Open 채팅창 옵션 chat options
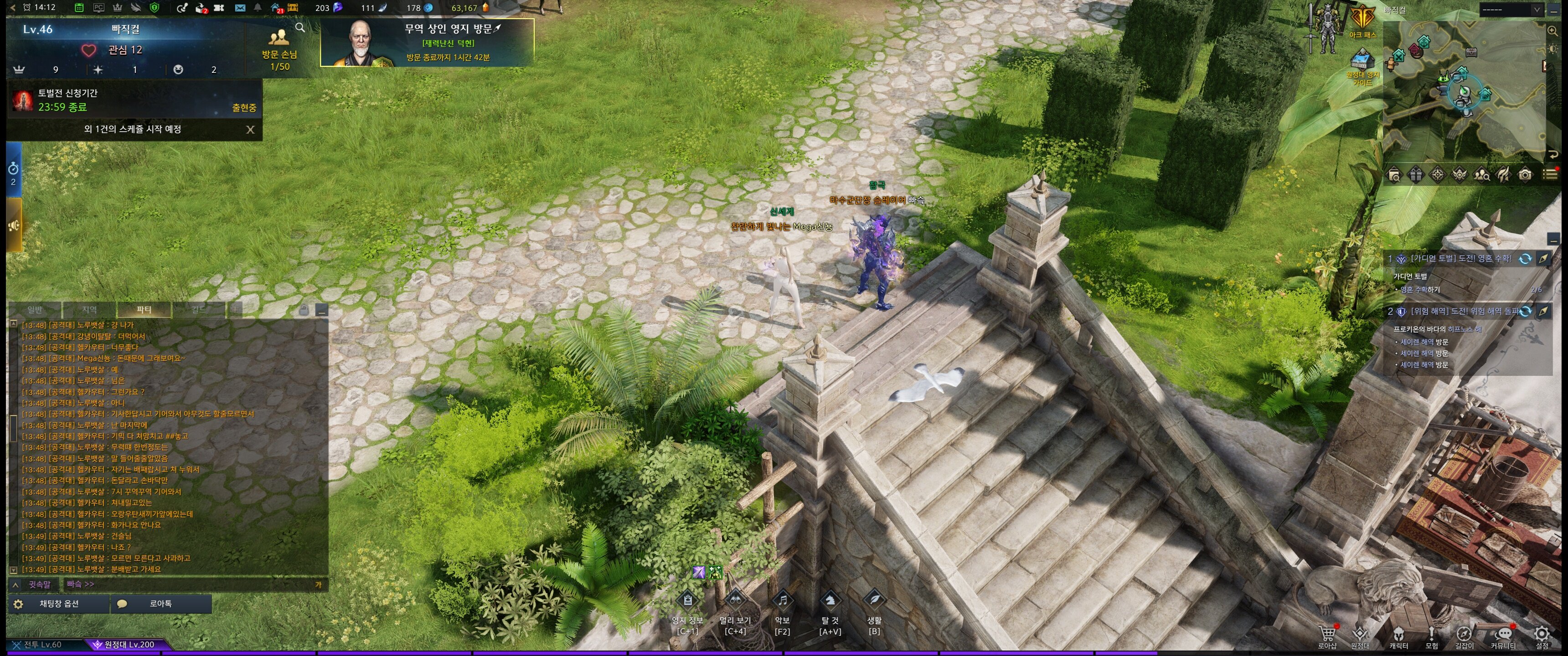This screenshot has width=1568, height=656. click(x=58, y=604)
